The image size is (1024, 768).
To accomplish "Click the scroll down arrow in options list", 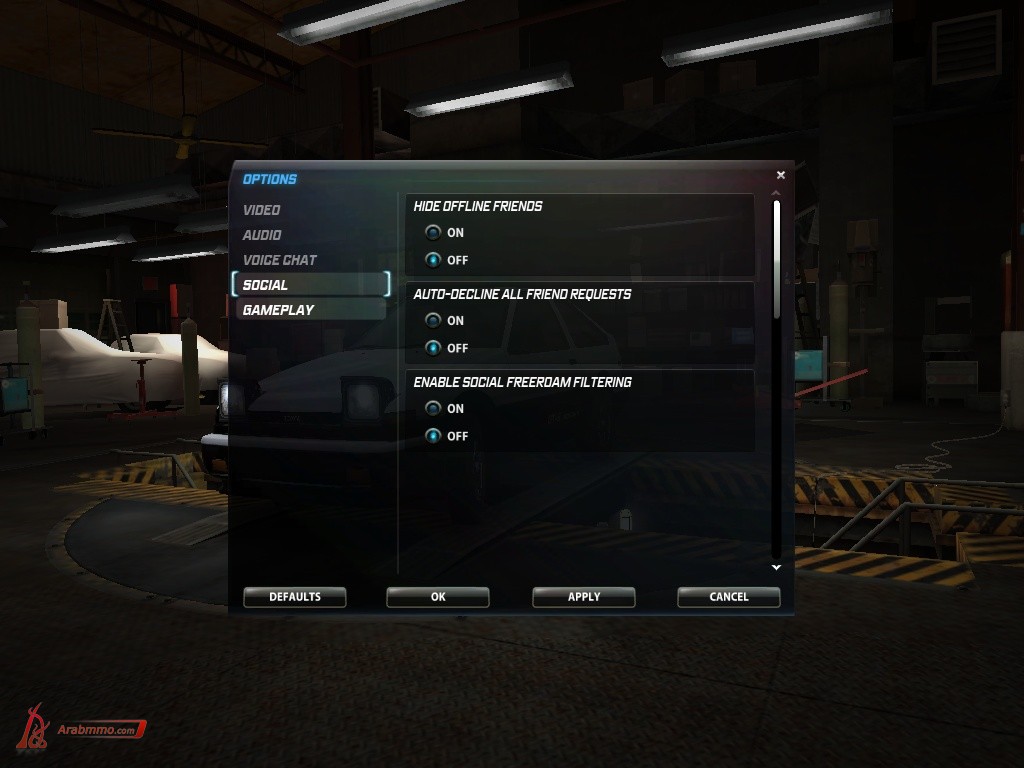I will (776, 567).
